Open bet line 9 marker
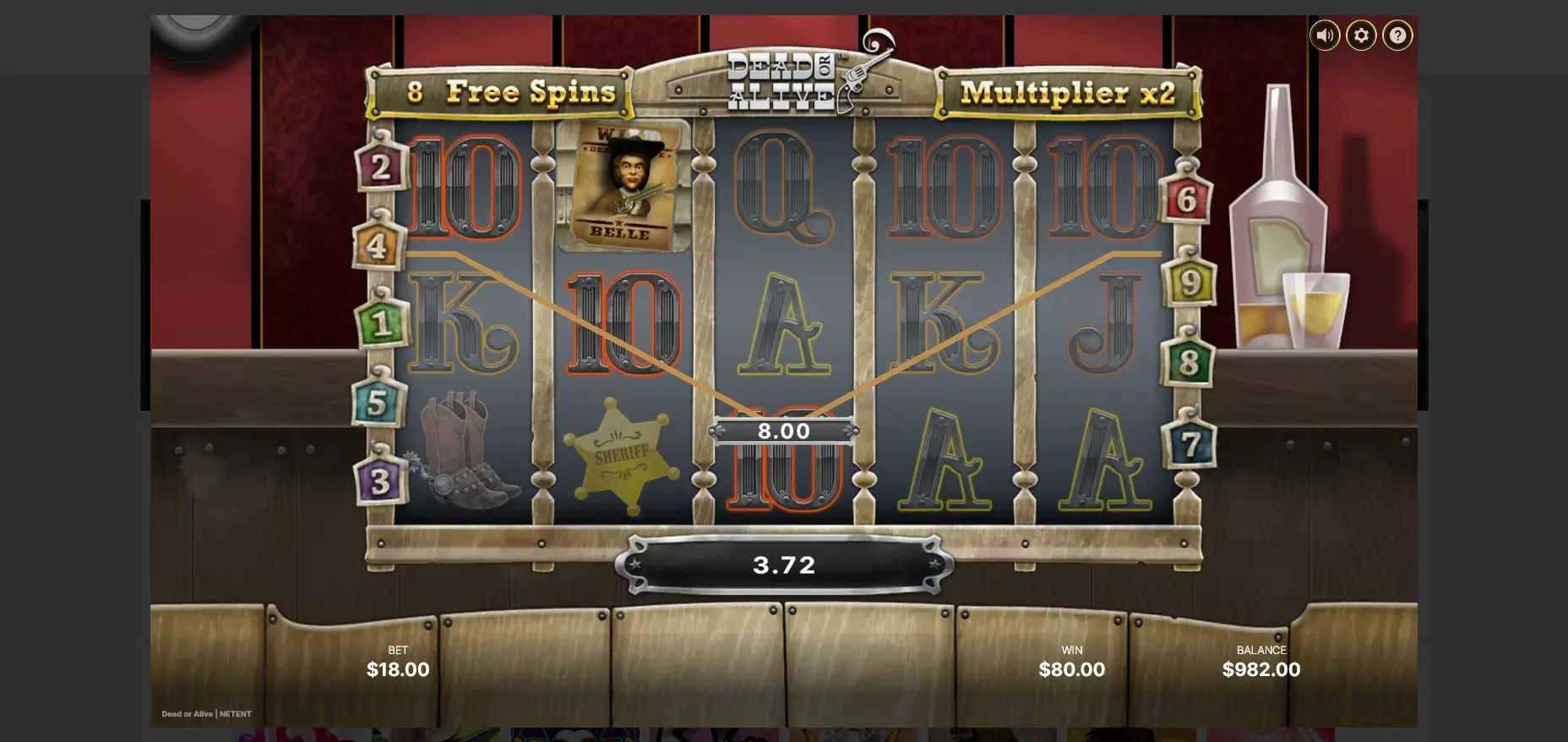Image resolution: width=1568 pixels, height=742 pixels. [x=1191, y=283]
